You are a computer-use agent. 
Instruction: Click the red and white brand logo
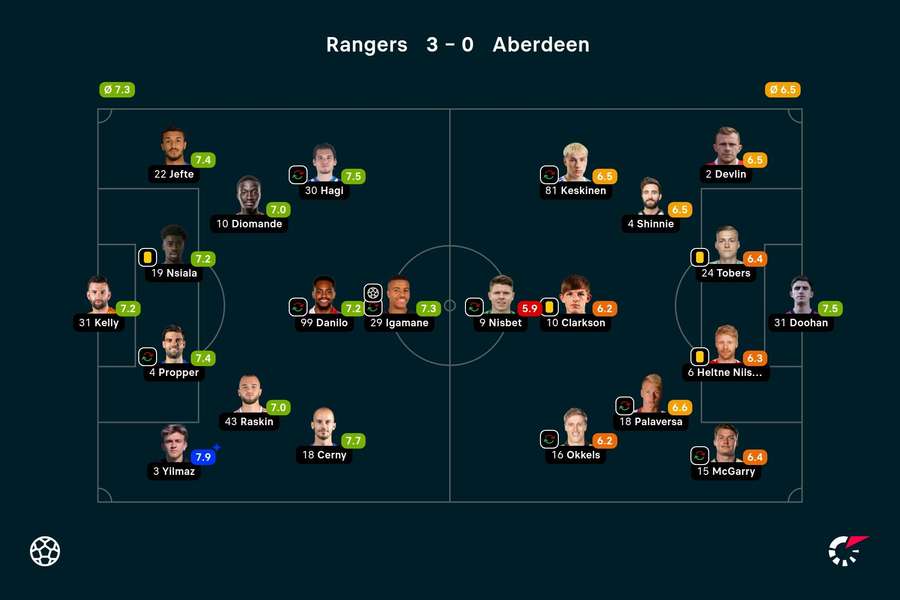pyautogui.click(x=848, y=551)
